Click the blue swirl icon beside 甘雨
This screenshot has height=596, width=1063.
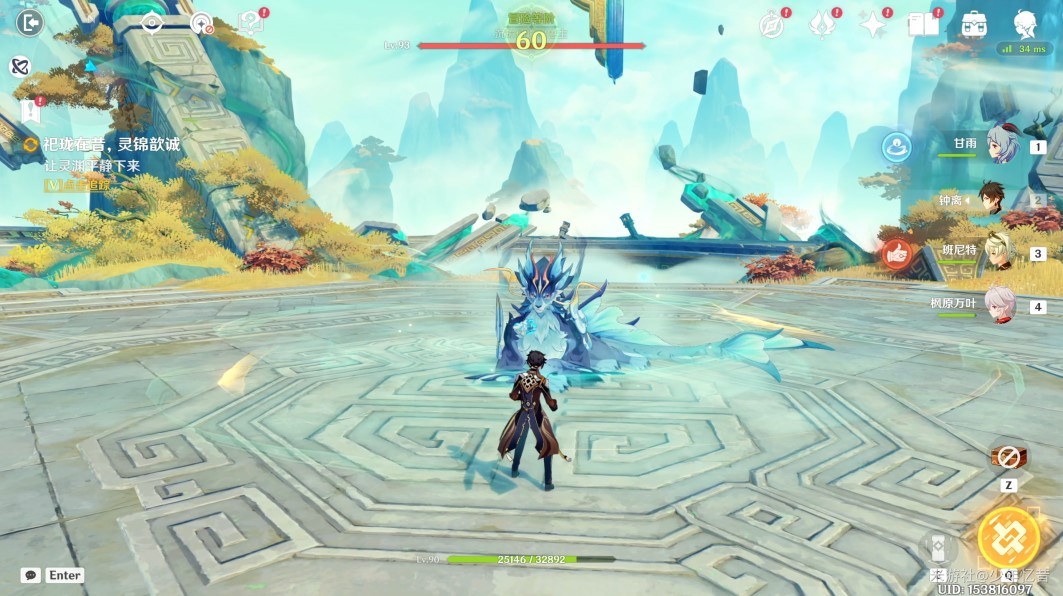pos(896,147)
